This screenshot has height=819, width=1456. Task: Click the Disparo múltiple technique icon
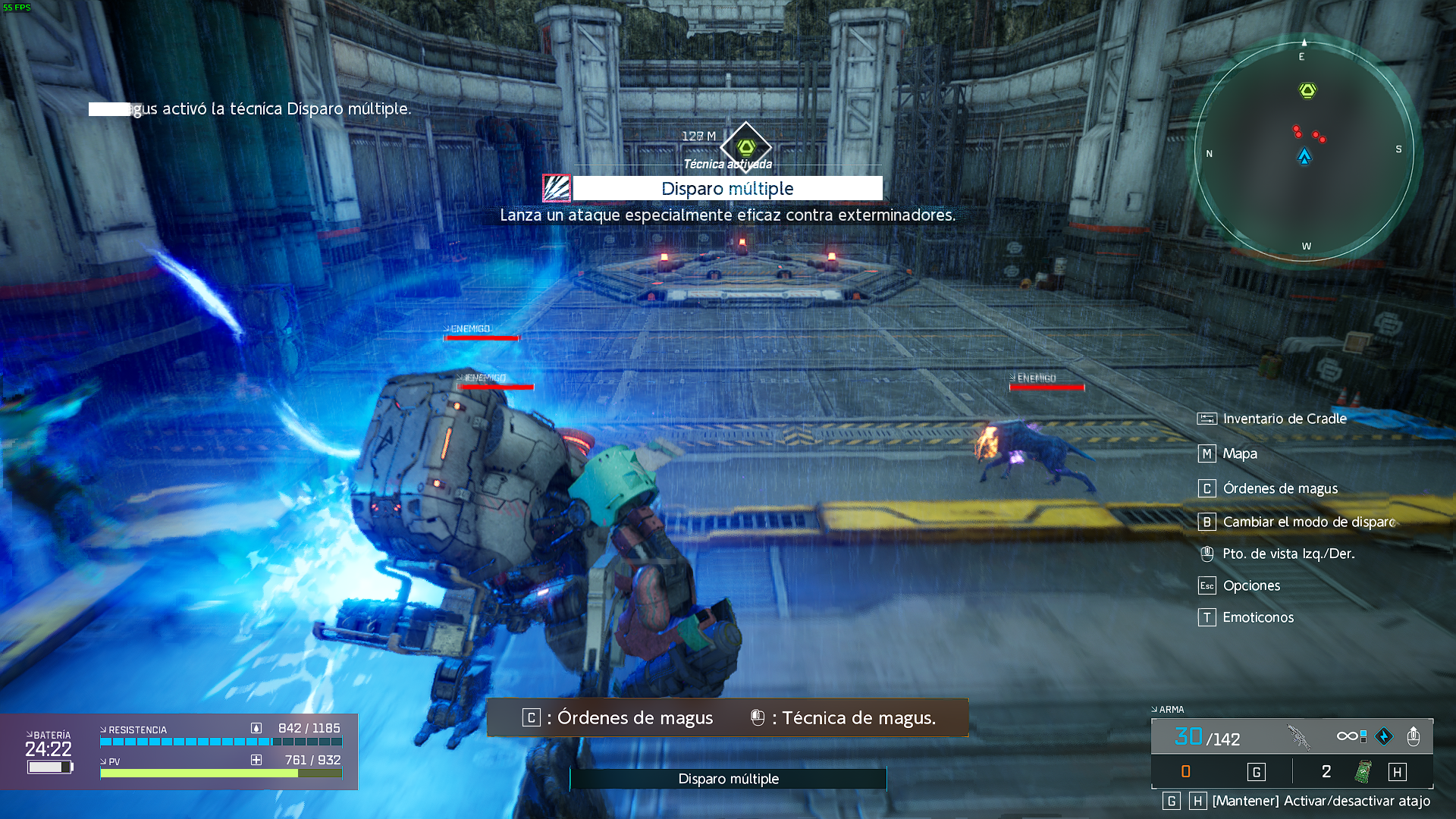[557, 188]
